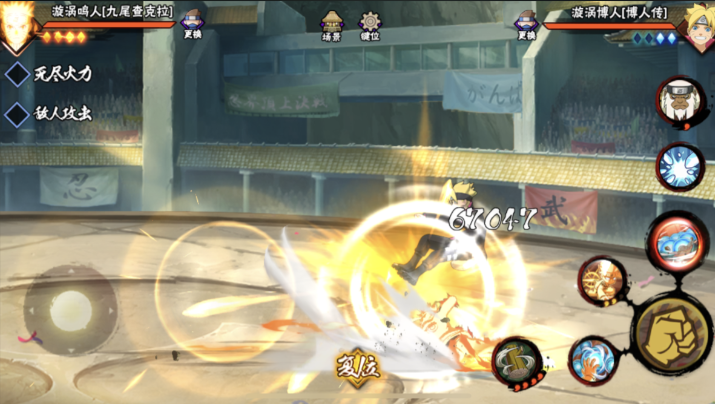Use the ninja scroll item icon
This screenshot has width=715, height=404.
pos(516,362)
